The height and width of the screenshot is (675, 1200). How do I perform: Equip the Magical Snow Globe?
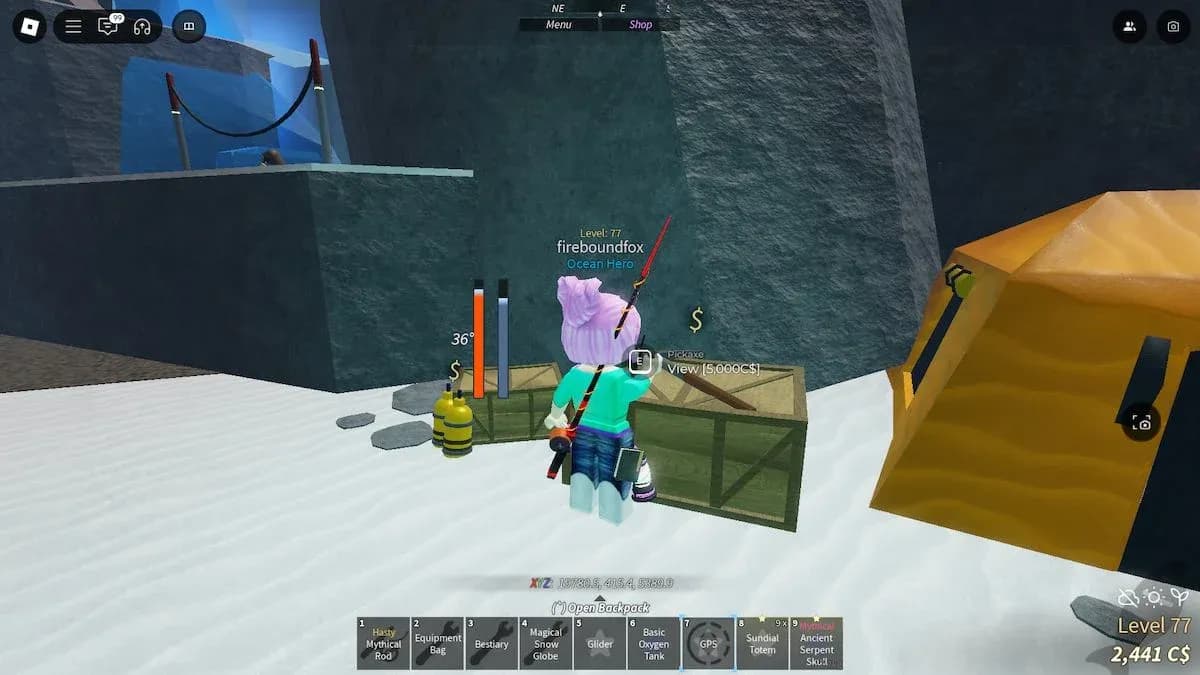pos(546,643)
